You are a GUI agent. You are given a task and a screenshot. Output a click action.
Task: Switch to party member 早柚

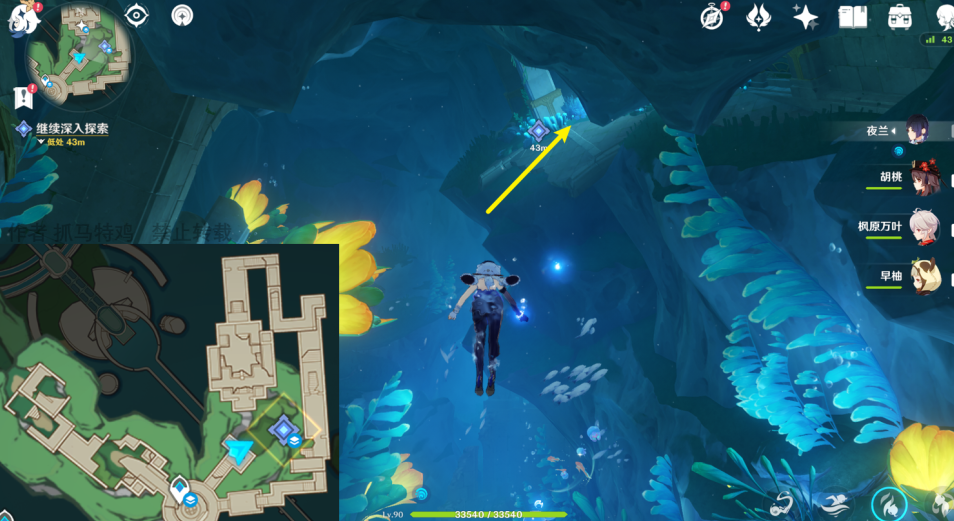pyautogui.click(x=922, y=276)
